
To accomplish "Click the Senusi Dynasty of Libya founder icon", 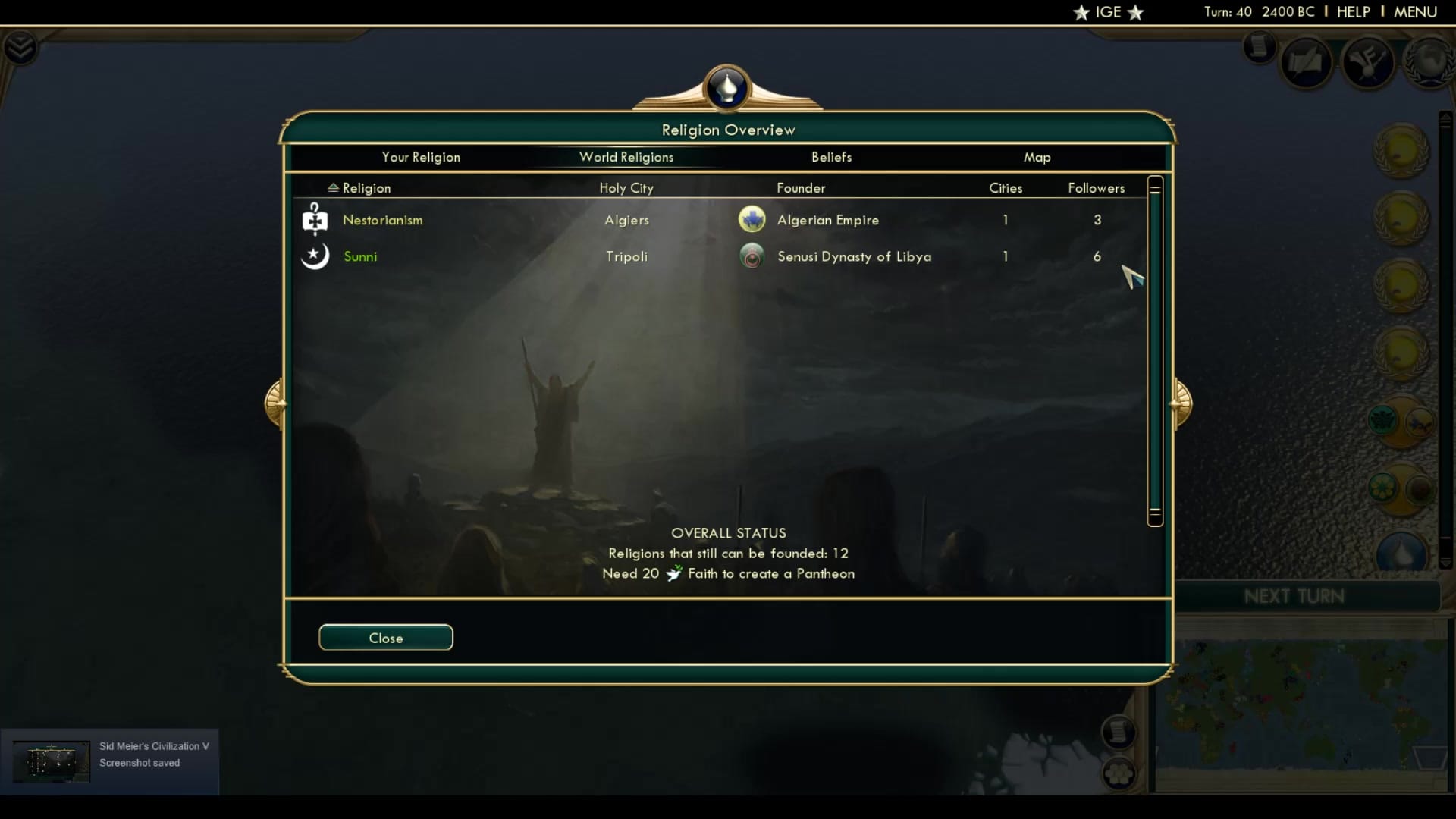I will click(752, 256).
